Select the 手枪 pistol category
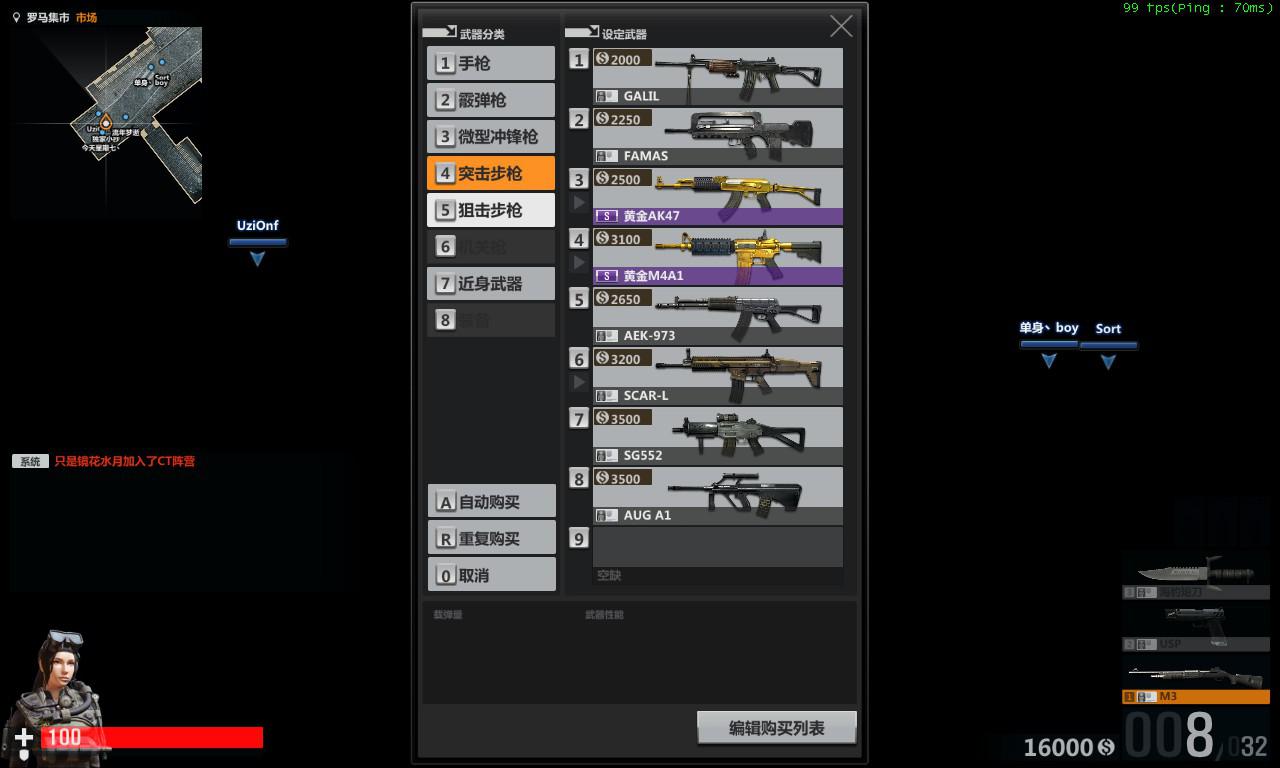The width and height of the screenshot is (1280, 768). pos(491,64)
